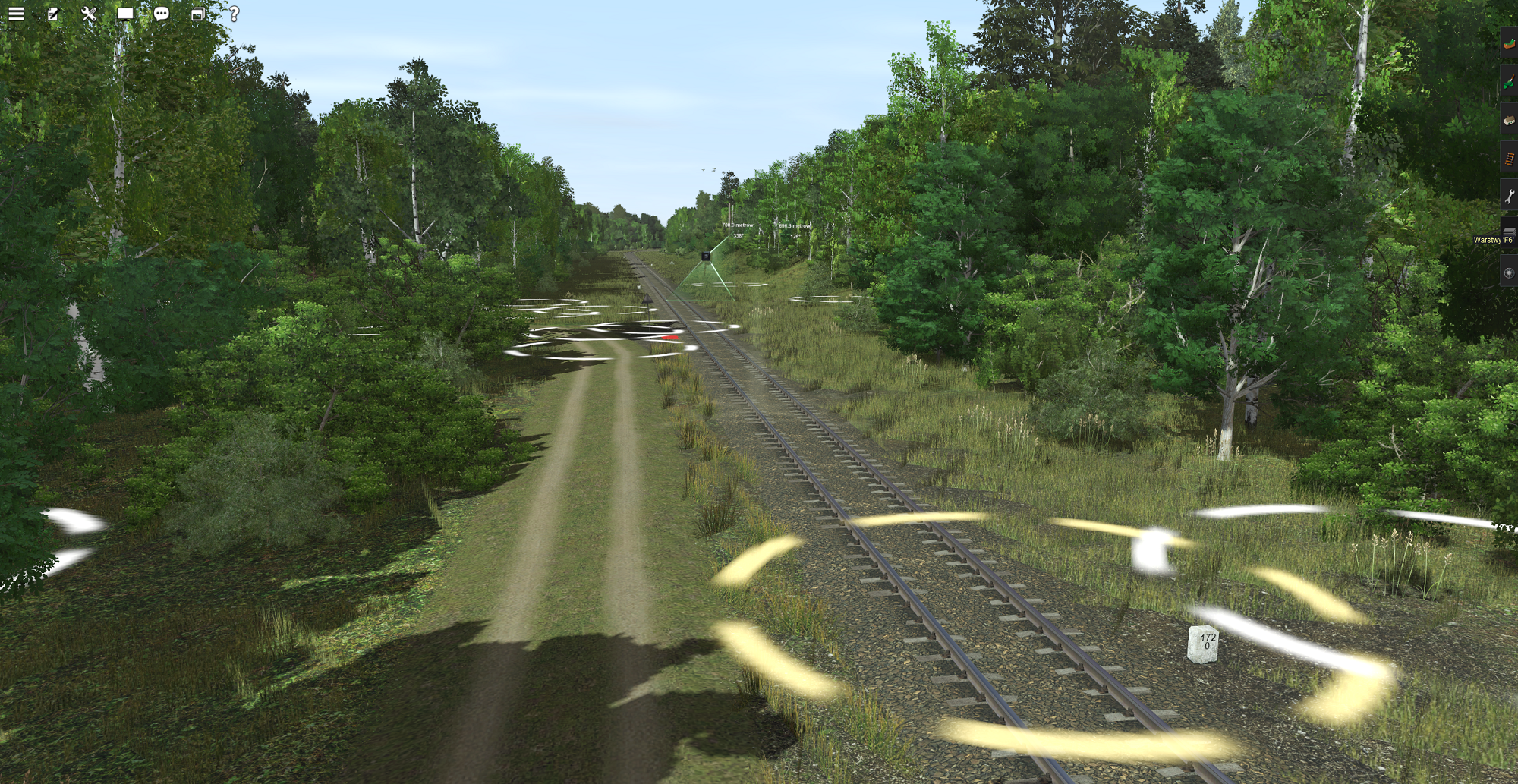Select the terrain topology tab
The image size is (1518, 784).
tap(1509, 43)
